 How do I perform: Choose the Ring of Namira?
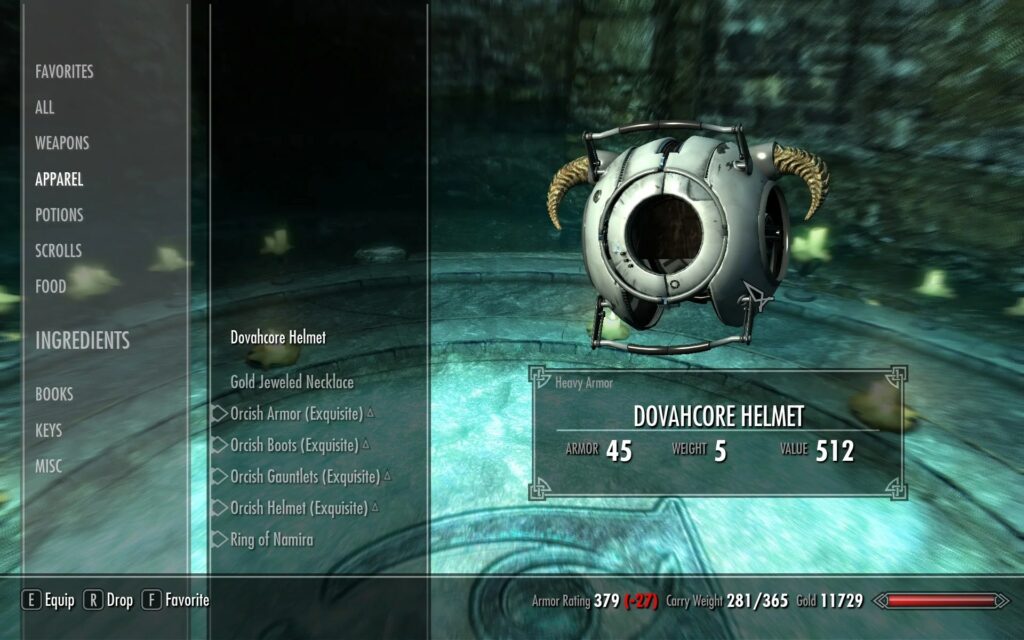[x=272, y=540]
